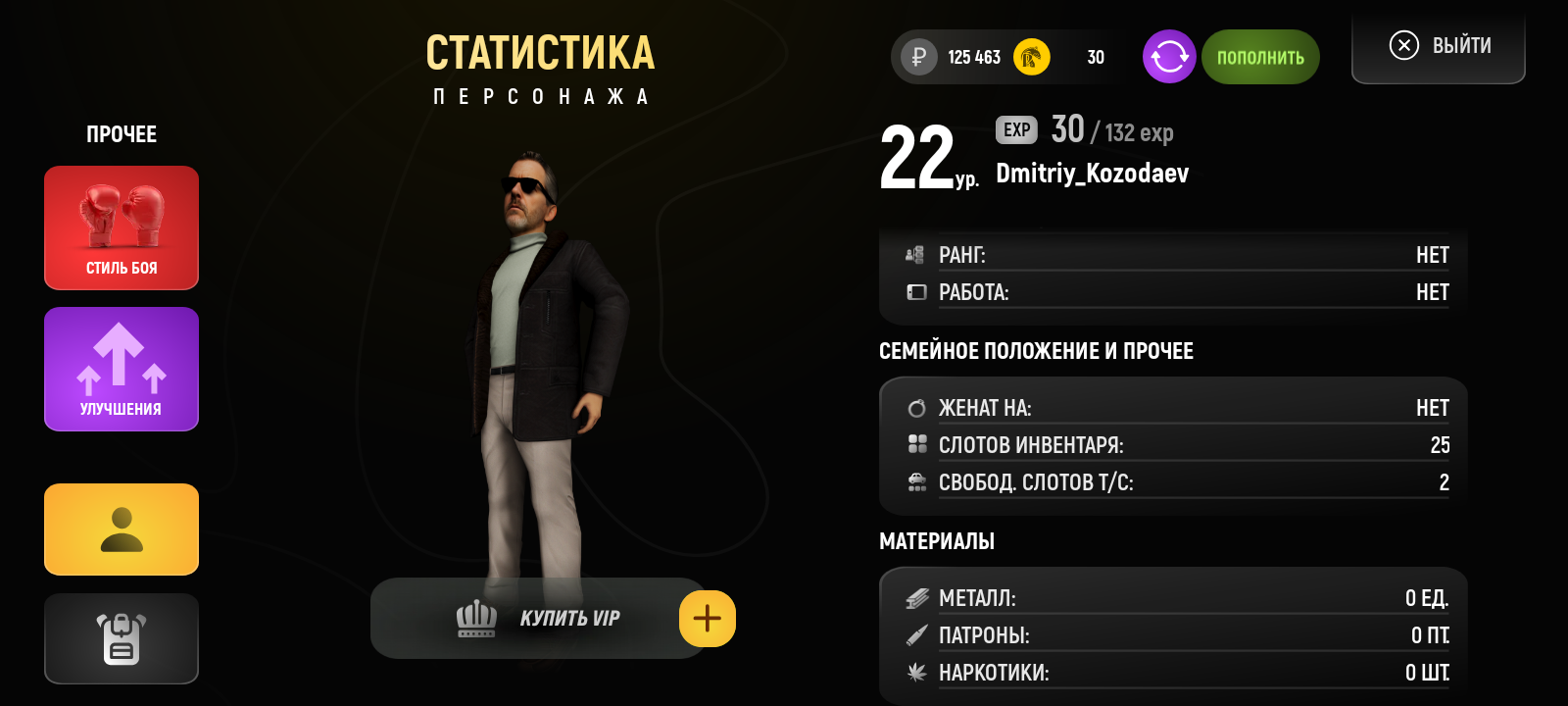Click the yellow character profile icon

[121, 529]
